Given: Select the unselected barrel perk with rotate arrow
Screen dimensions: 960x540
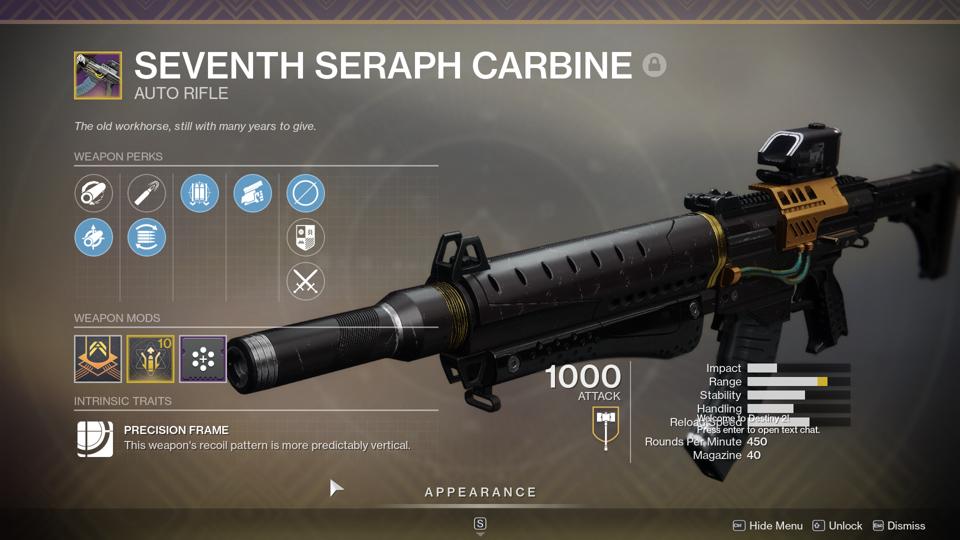Looking at the screenshot, I should (94, 193).
